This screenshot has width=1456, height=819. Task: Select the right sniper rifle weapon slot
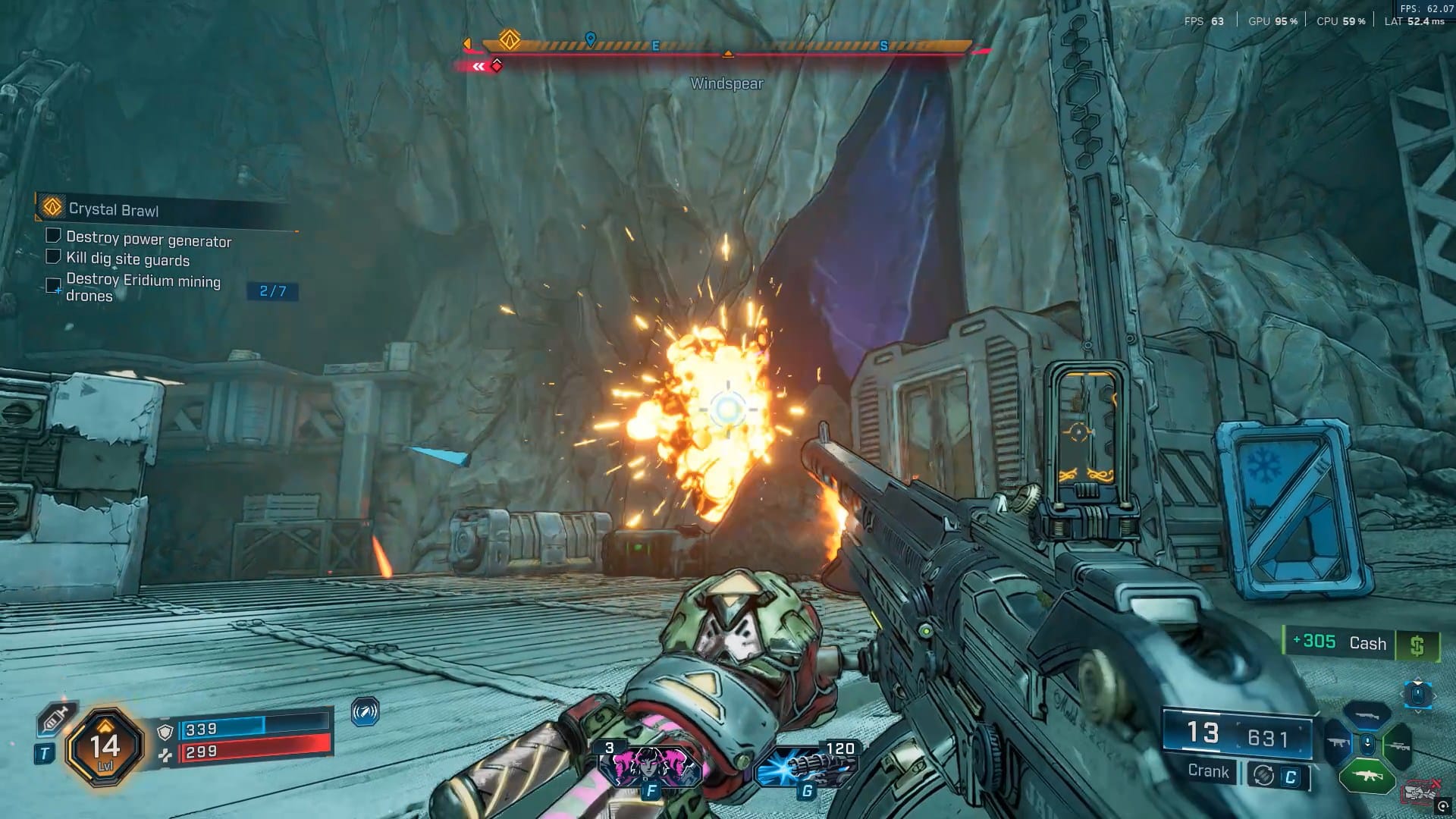[x=1398, y=745]
